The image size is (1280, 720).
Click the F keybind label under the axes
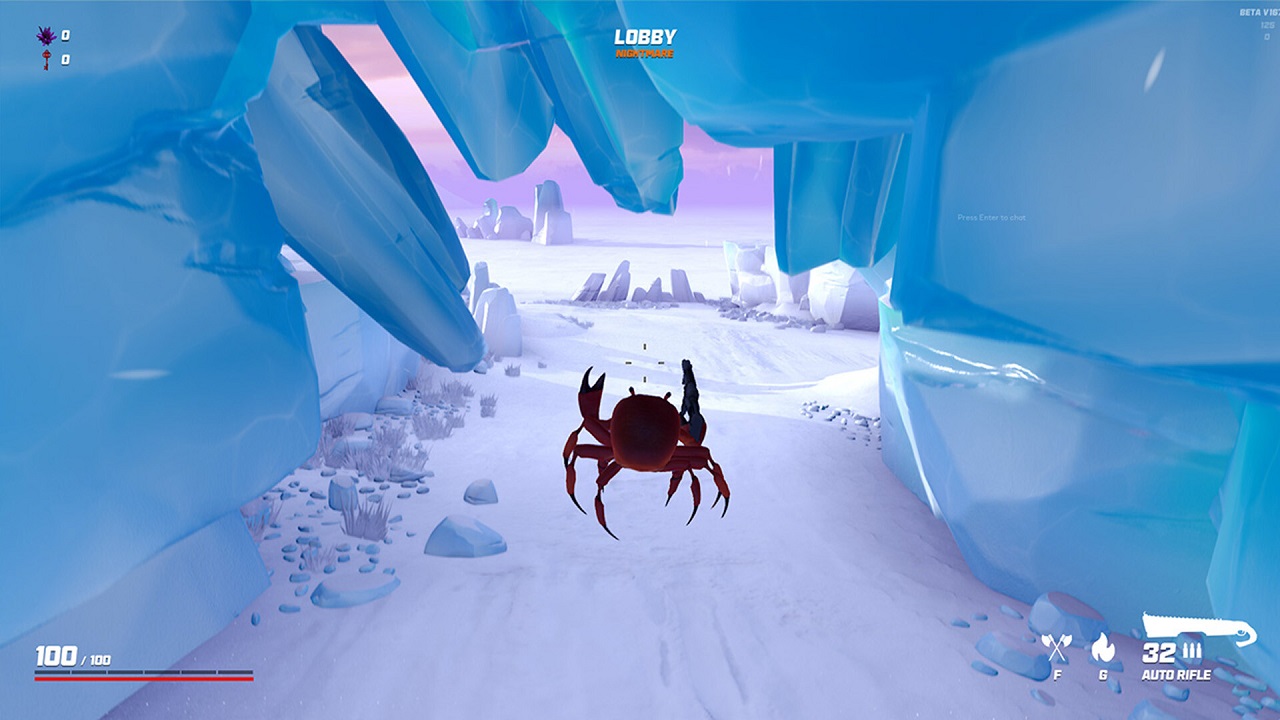click(x=1057, y=675)
